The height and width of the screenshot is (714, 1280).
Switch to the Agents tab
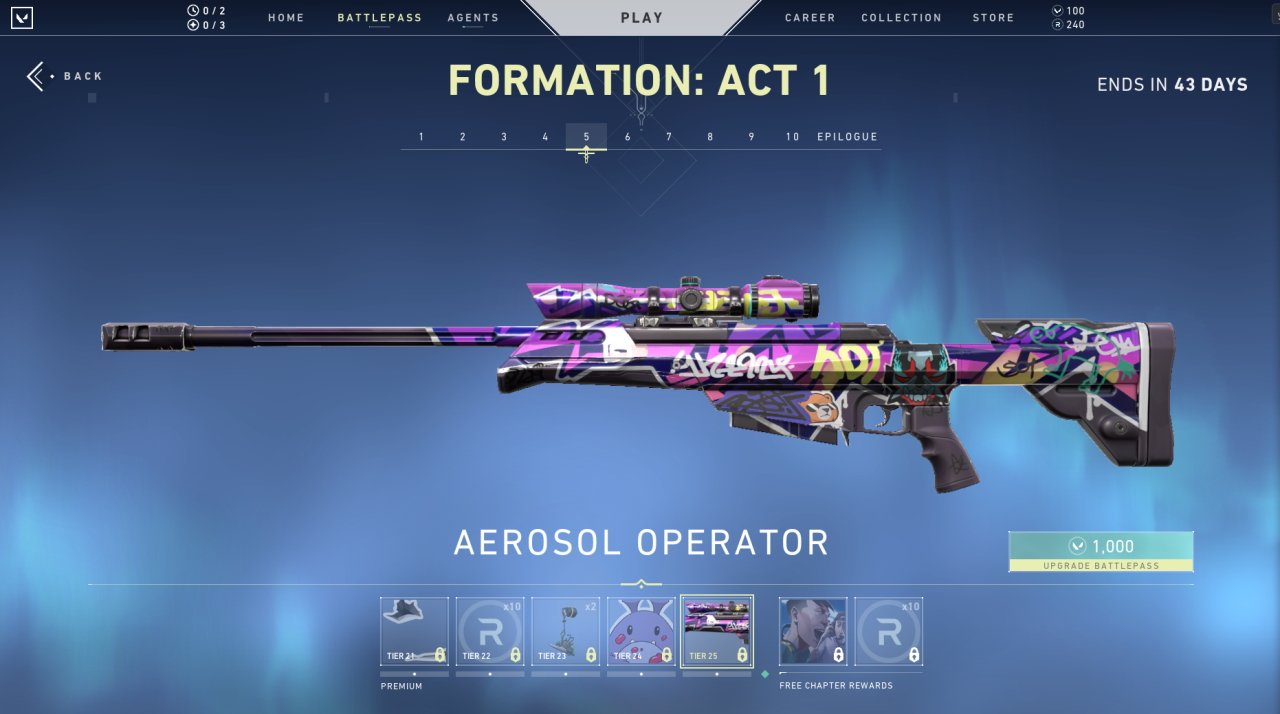pos(473,18)
